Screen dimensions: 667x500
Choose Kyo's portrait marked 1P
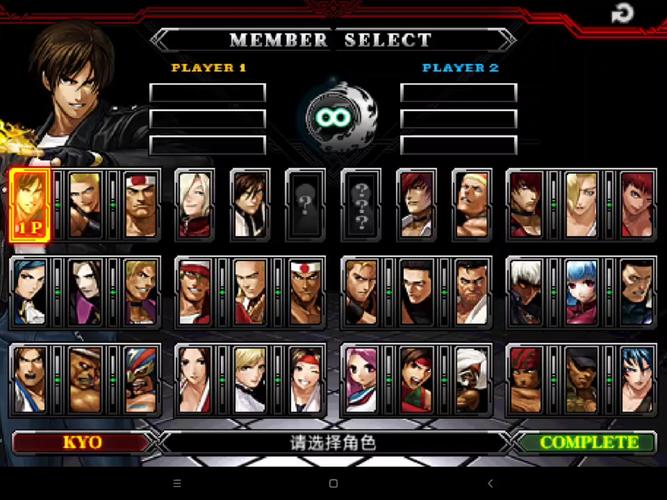(30, 204)
